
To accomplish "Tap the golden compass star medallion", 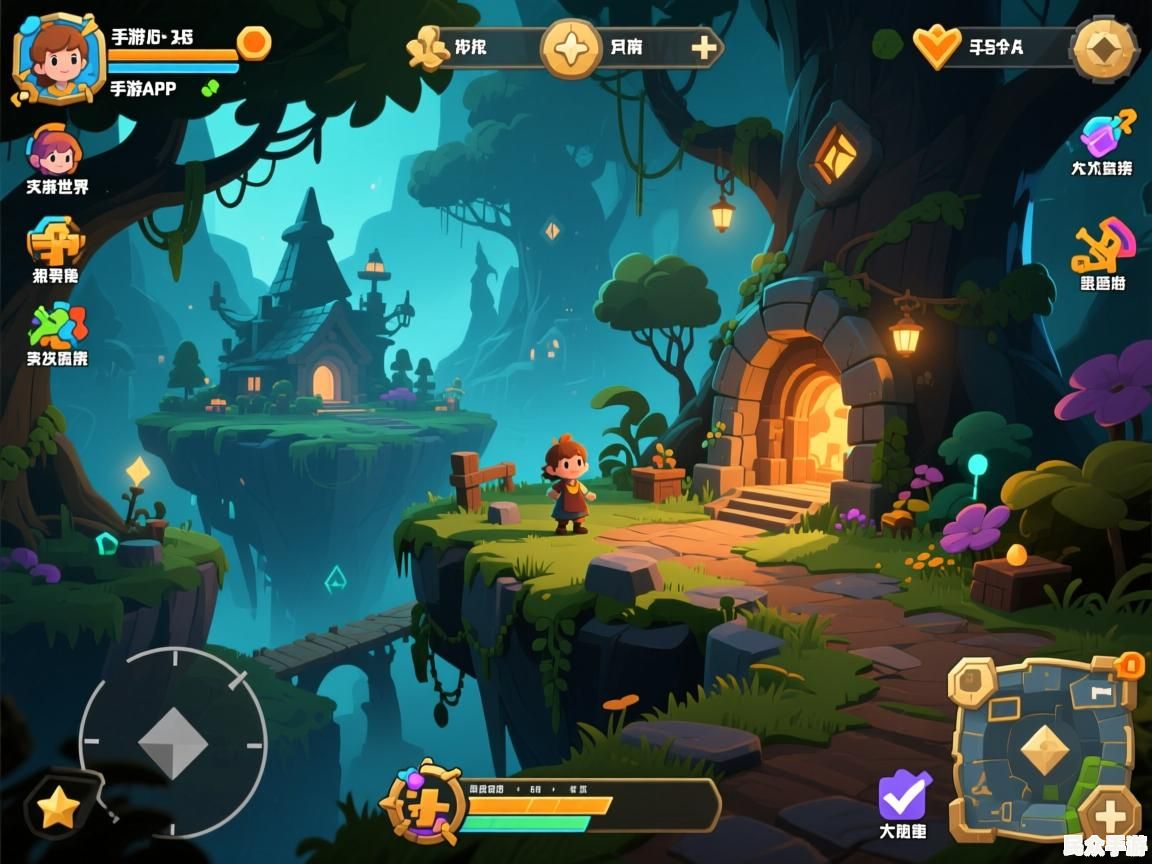I will tap(571, 48).
